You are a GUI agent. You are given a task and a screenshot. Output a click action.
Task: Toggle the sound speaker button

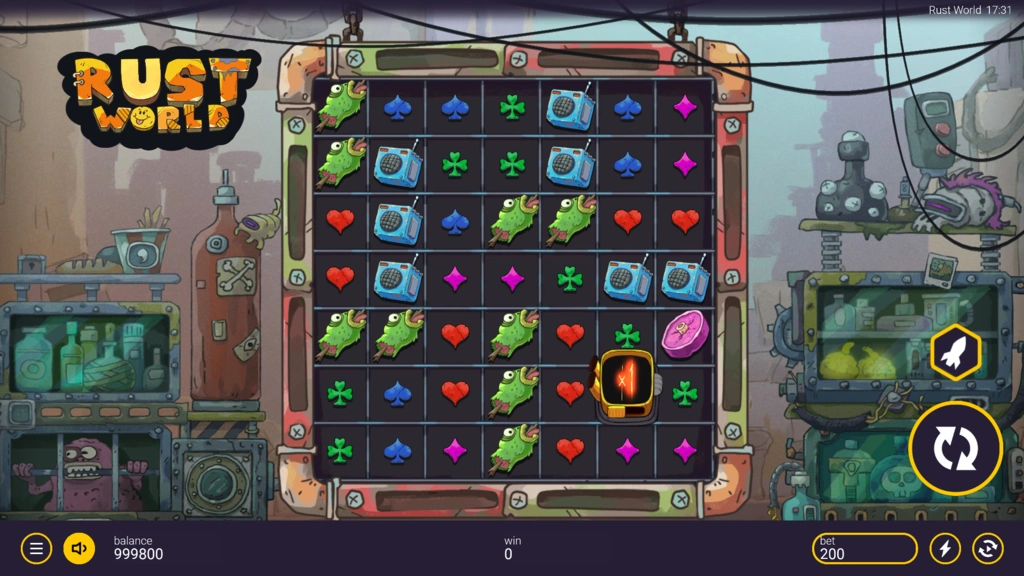pyautogui.click(x=79, y=548)
